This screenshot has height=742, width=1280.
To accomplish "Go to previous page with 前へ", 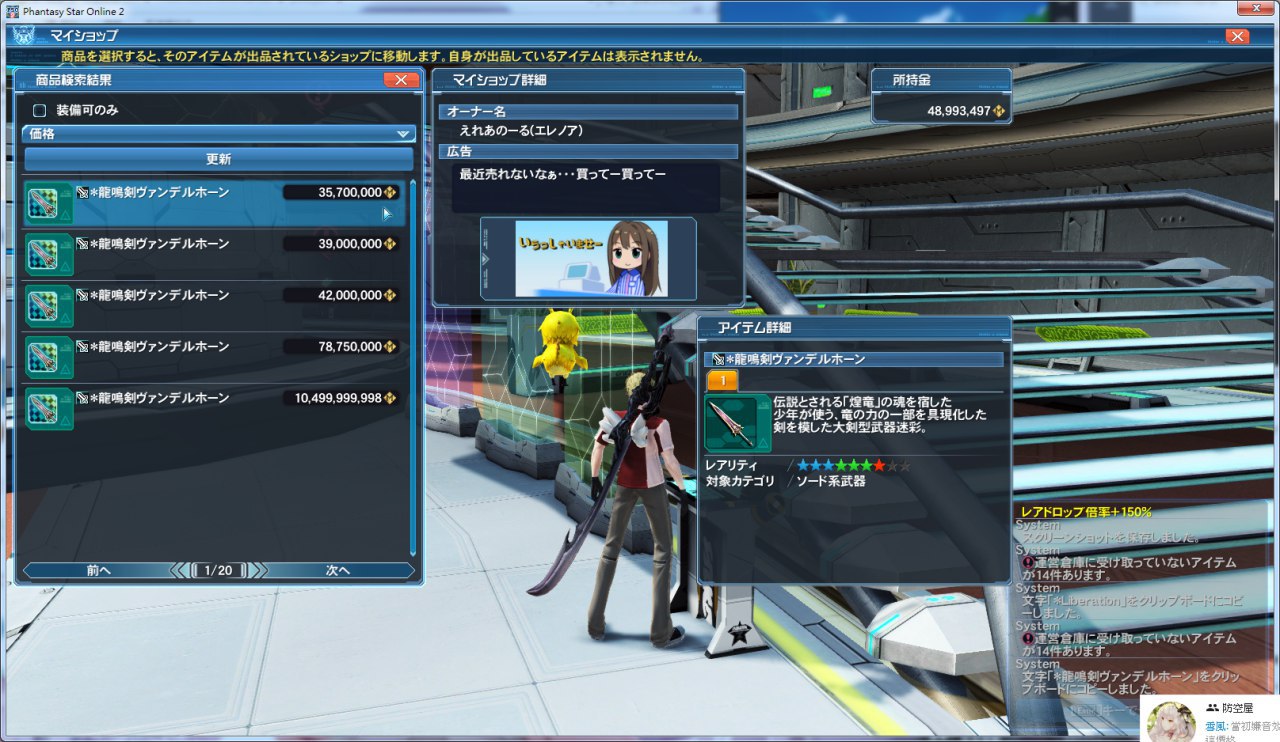I will 98,571.
